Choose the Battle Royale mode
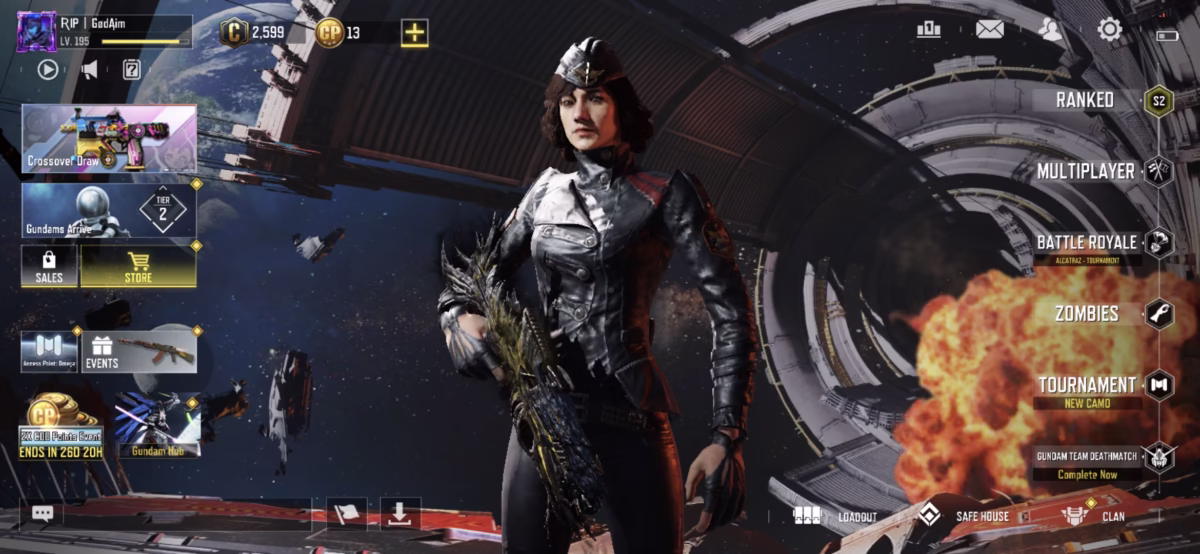 pyautogui.click(x=1087, y=243)
